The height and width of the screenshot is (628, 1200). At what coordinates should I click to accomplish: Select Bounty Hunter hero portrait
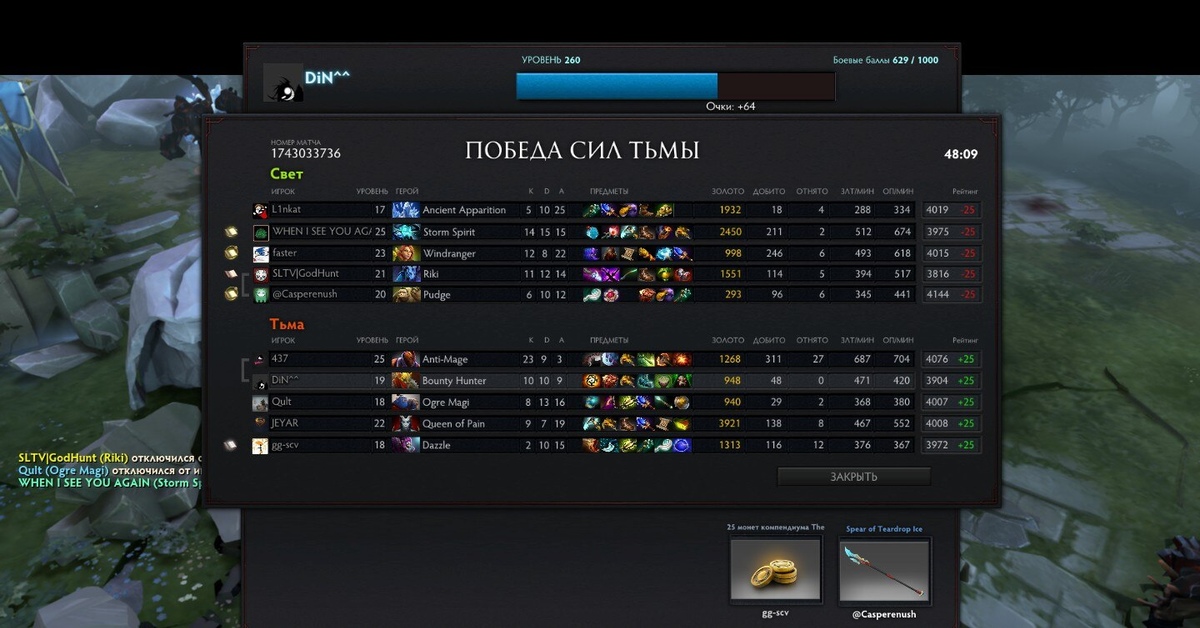click(406, 381)
